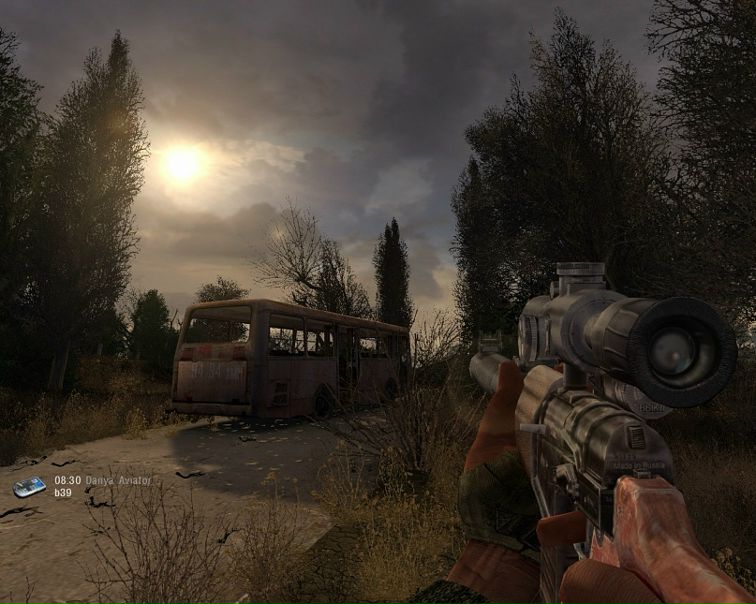
Task: Open the 08:30 Danya Aviator message
Action: pyautogui.click(x=102, y=481)
